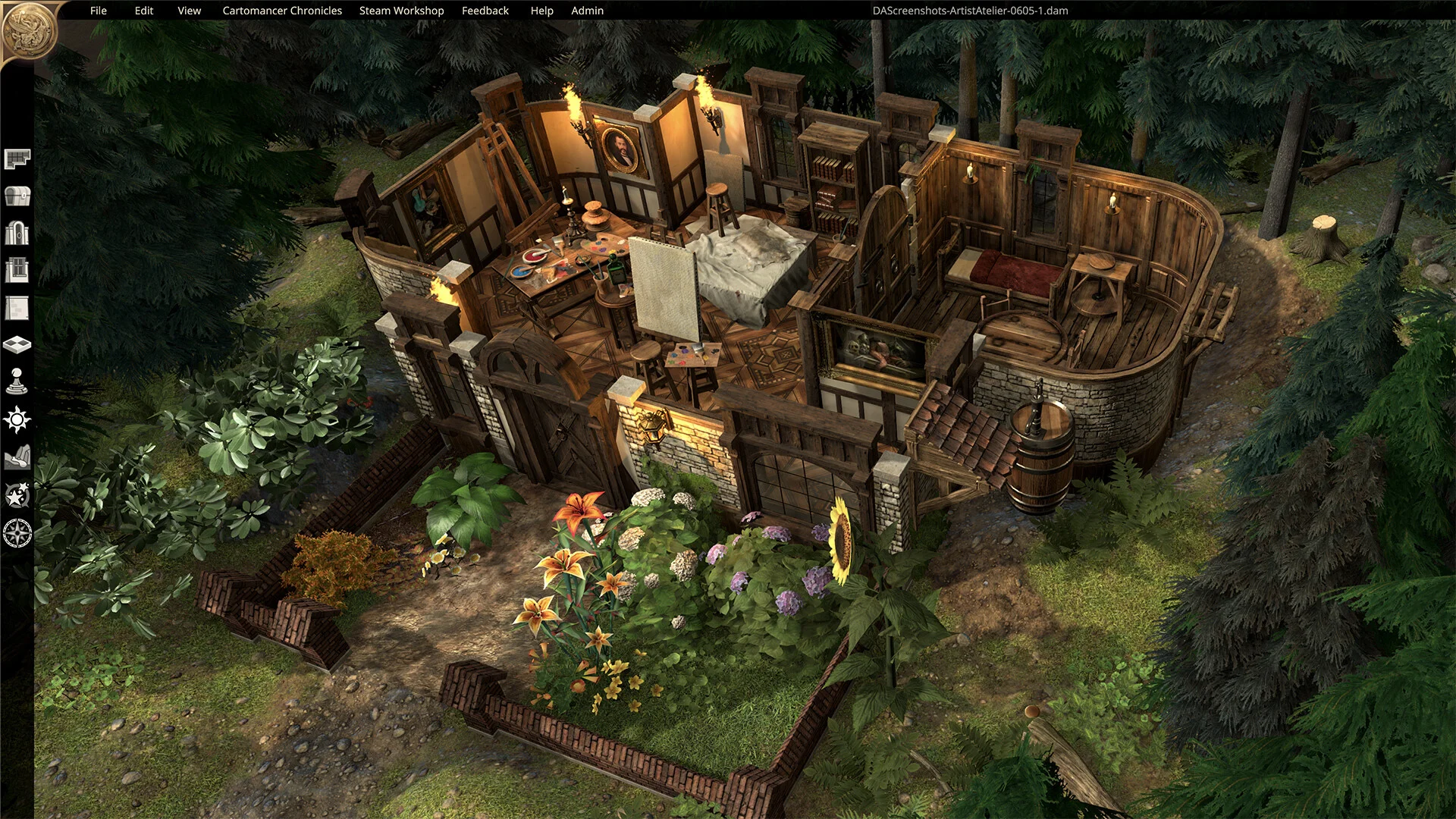Open the Steam Workshop menu
The height and width of the screenshot is (819, 1456).
(401, 11)
